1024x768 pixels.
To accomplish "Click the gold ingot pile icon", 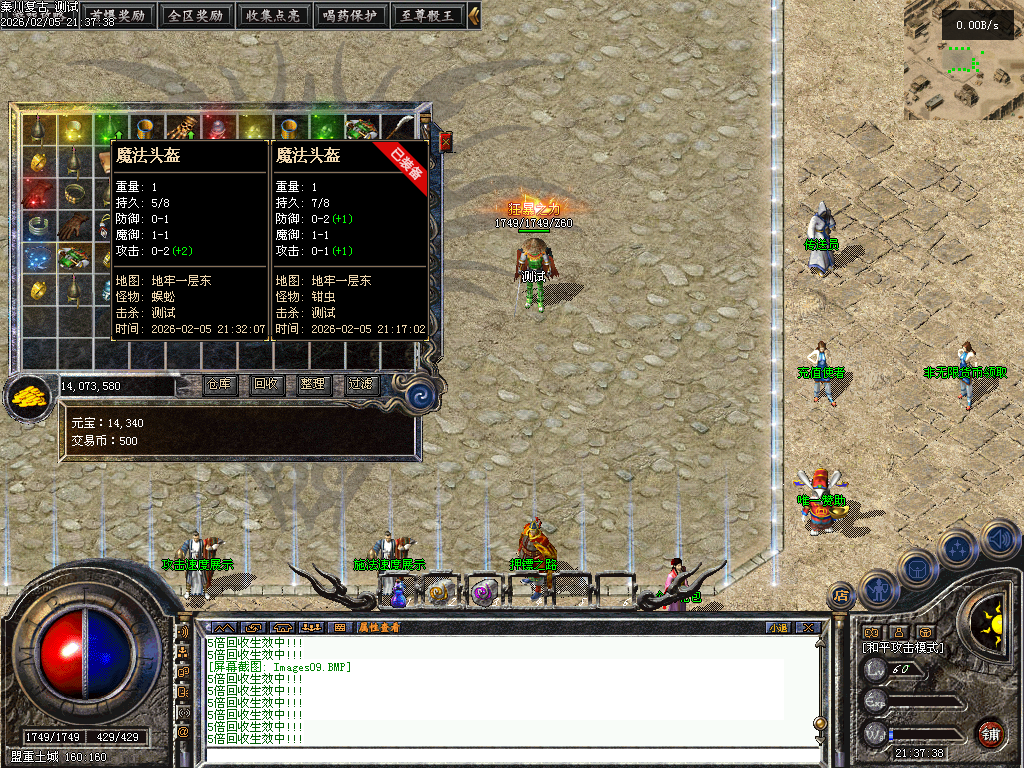I will pyautogui.click(x=31, y=397).
